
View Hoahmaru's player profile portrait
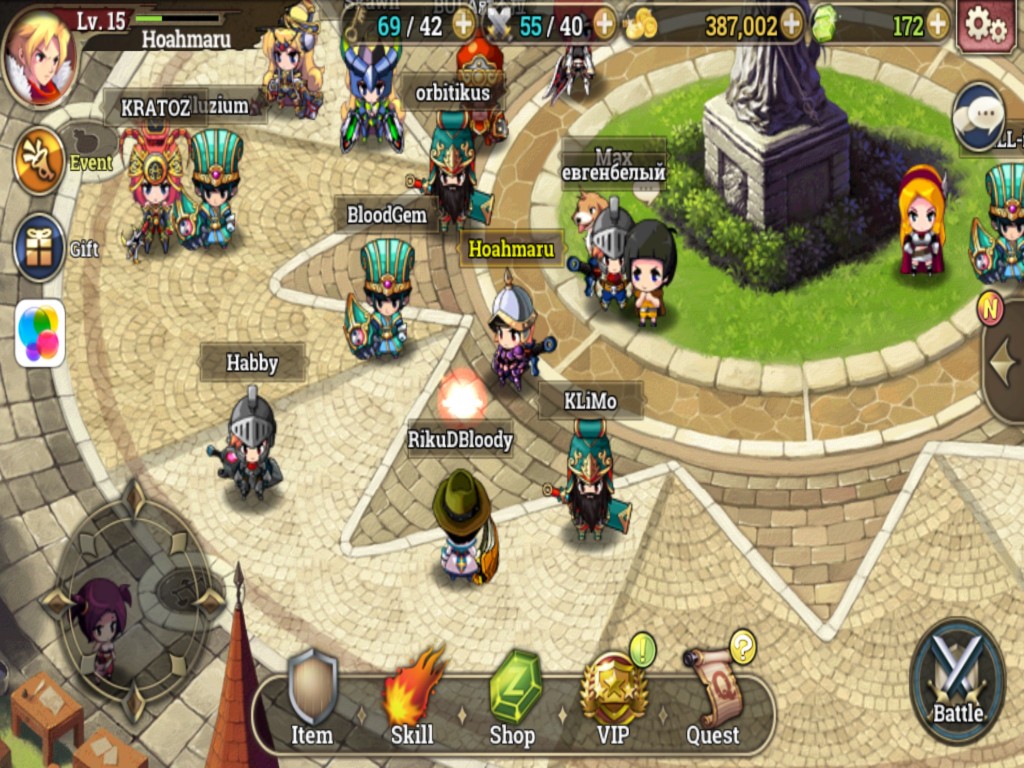click(39, 54)
